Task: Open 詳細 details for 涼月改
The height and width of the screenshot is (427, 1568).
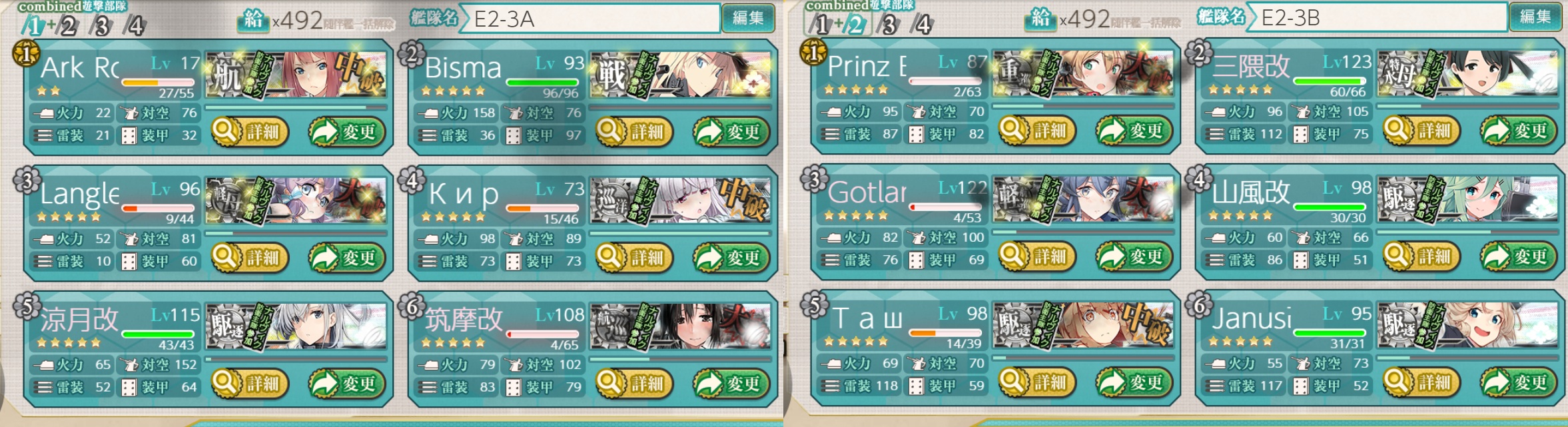Action: (x=250, y=383)
